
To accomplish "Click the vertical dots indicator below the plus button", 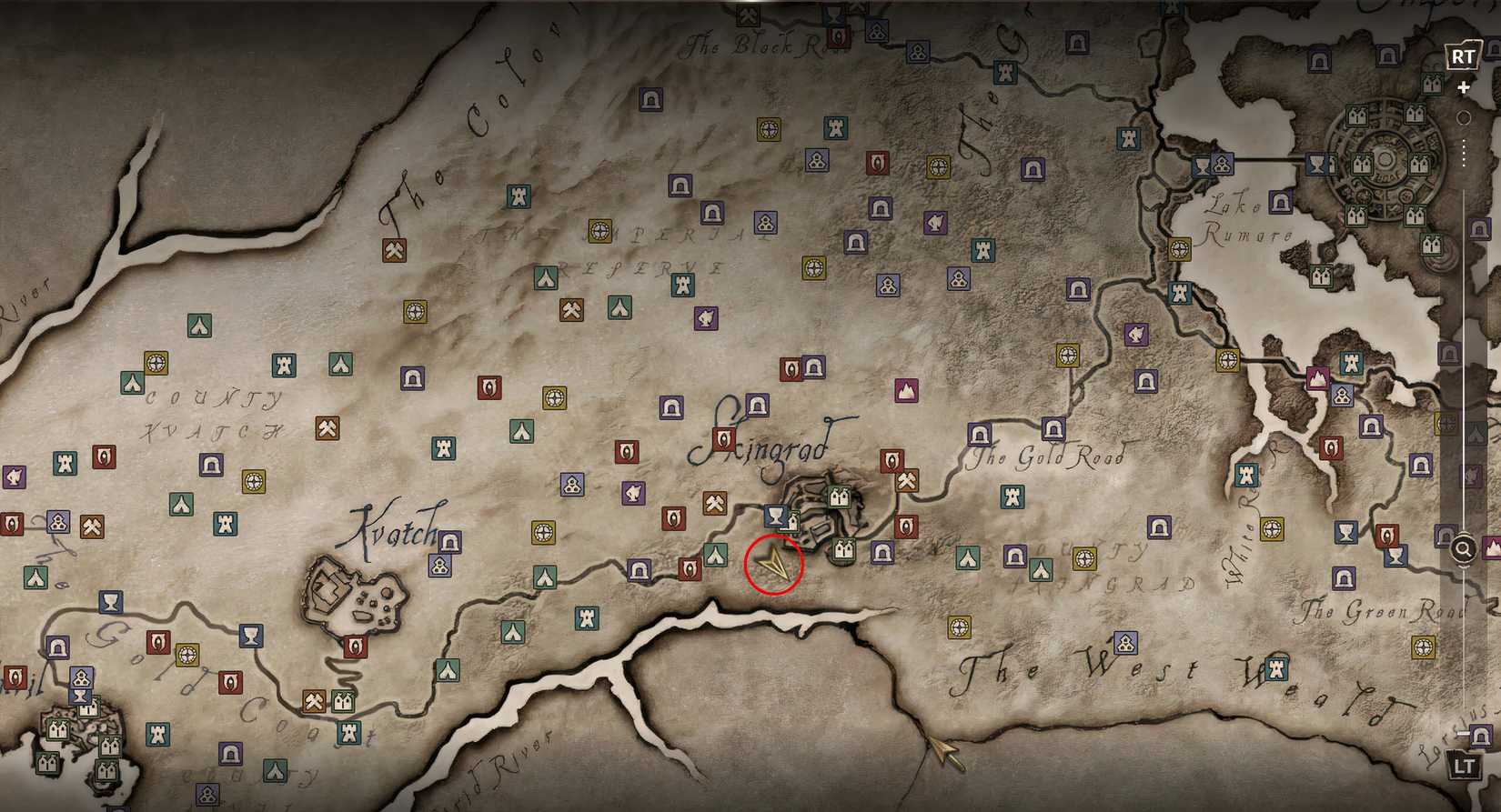I will point(1465,145).
